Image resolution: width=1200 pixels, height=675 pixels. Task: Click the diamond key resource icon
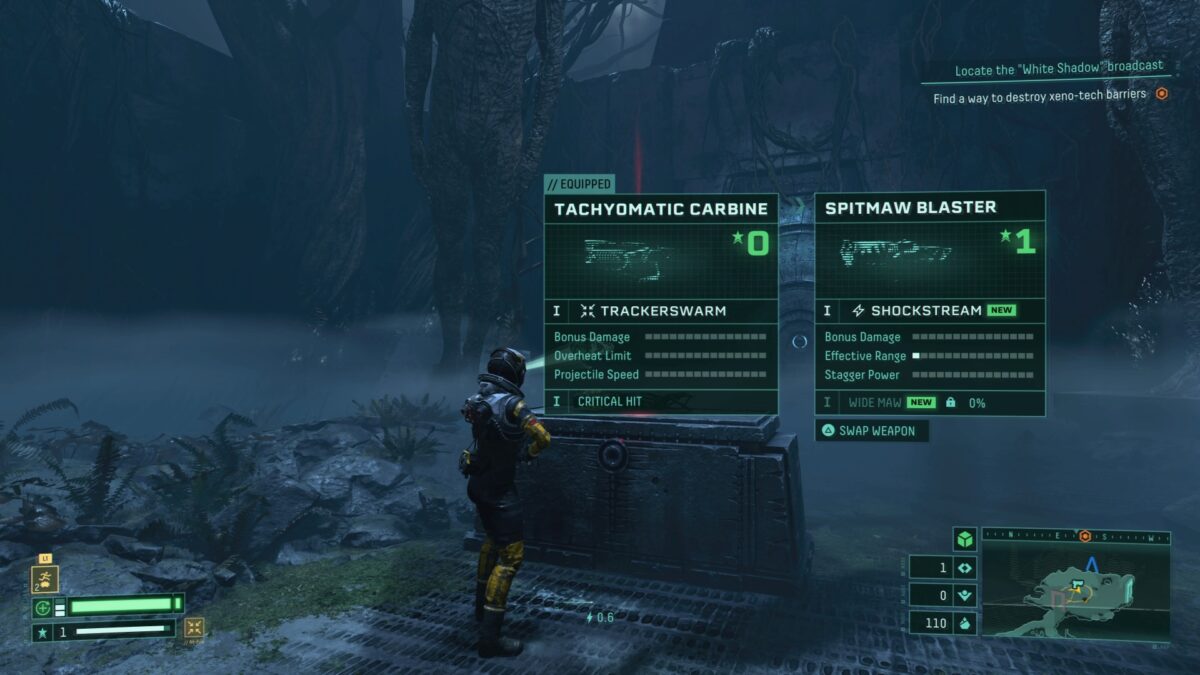click(x=964, y=567)
